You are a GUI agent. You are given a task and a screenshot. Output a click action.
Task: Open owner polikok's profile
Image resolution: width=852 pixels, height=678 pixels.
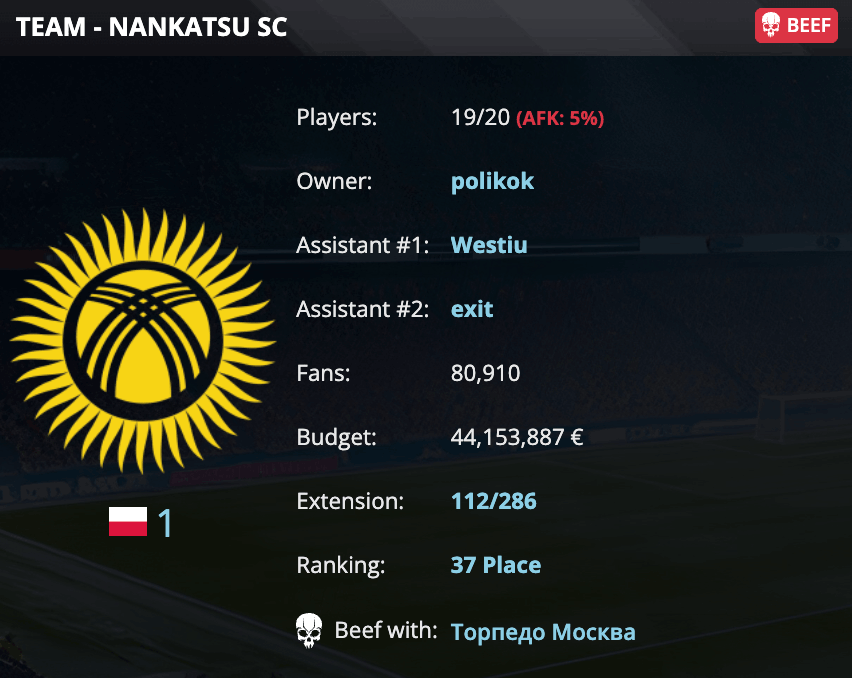(x=492, y=181)
